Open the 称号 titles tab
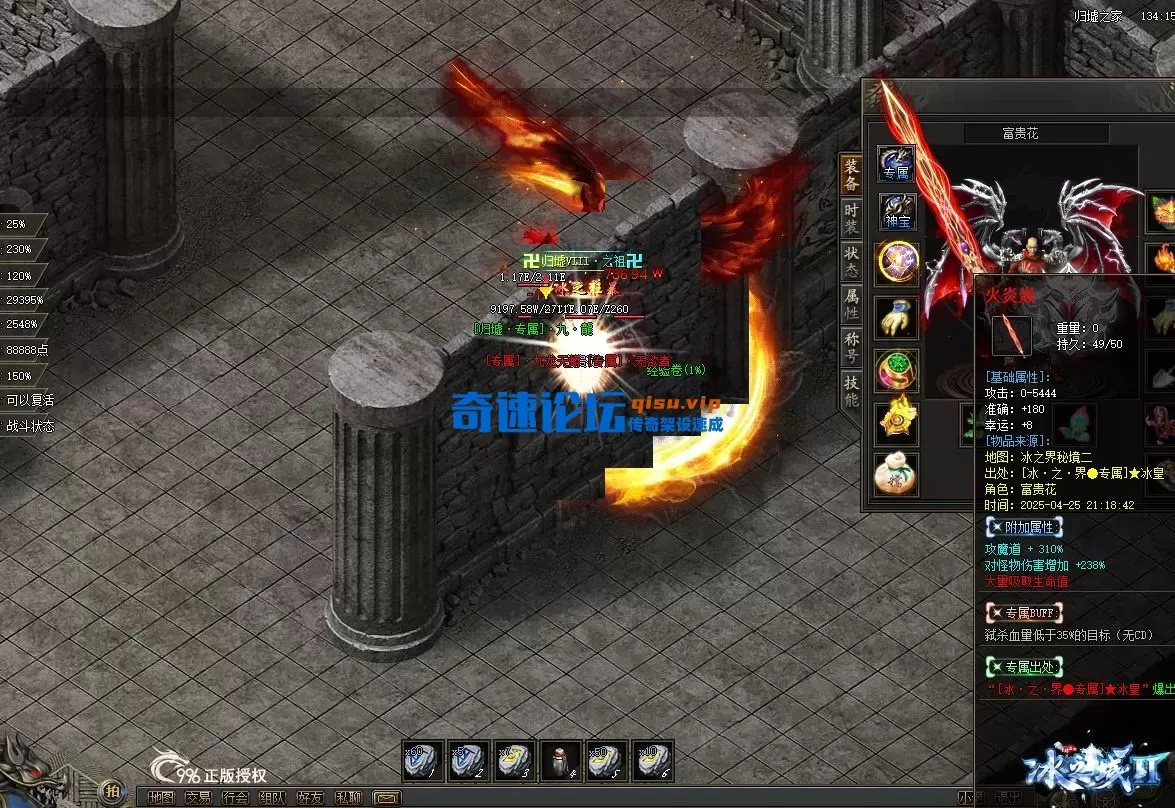This screenshot has width=1175, height=808. pyautogui.click(x=851, y=347)
